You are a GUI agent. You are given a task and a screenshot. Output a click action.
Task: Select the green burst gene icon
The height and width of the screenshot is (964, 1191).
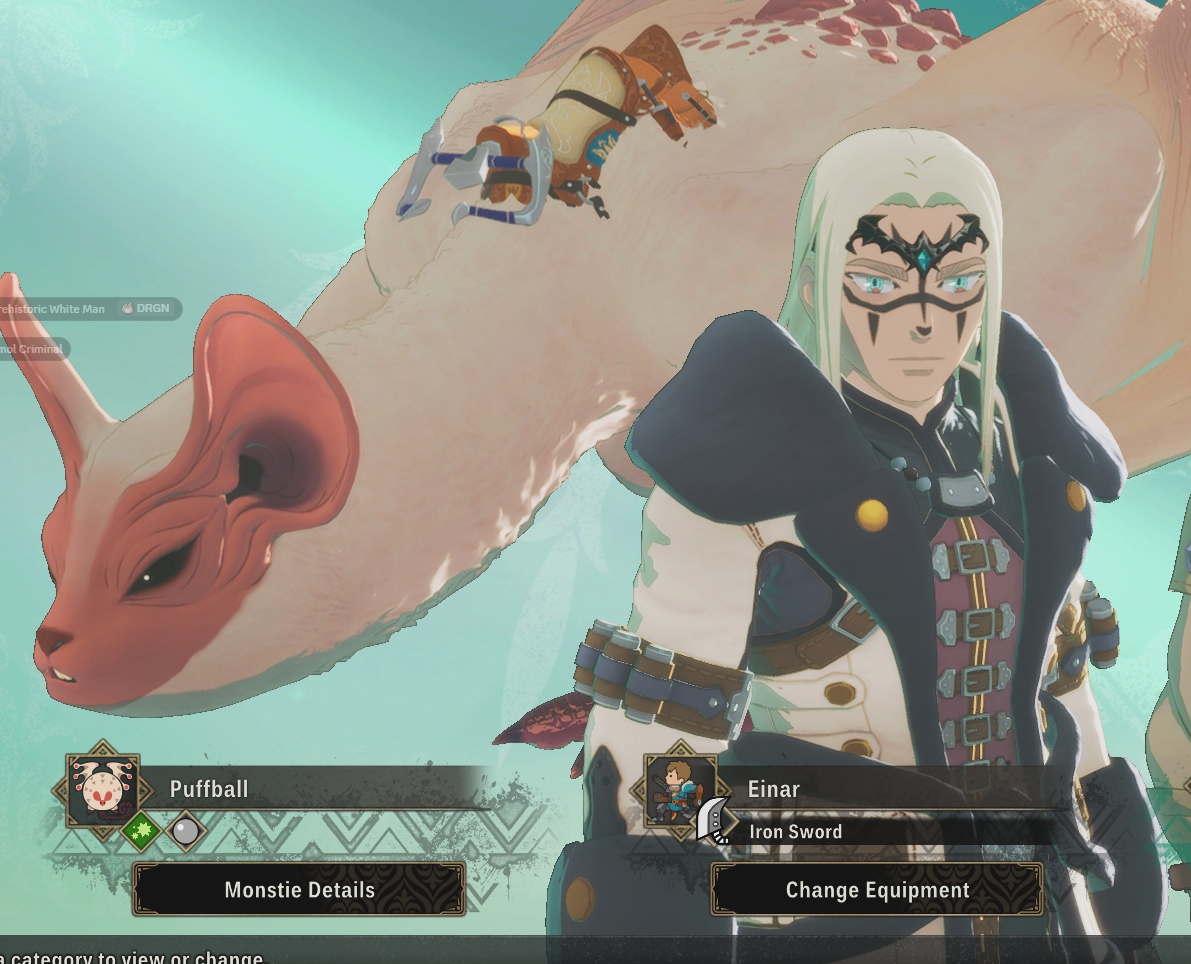[141, 831]
